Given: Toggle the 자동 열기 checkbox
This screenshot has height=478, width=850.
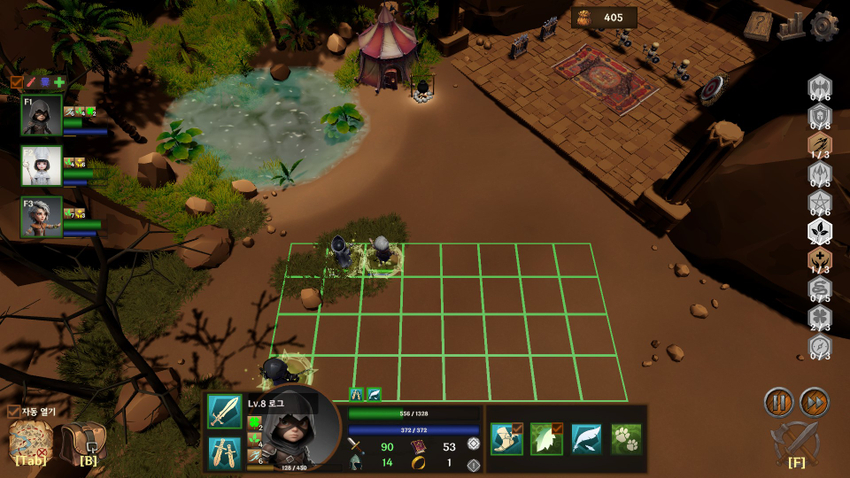Looking at the screenshot, I should pyautogui.click(x=13, y=411).
